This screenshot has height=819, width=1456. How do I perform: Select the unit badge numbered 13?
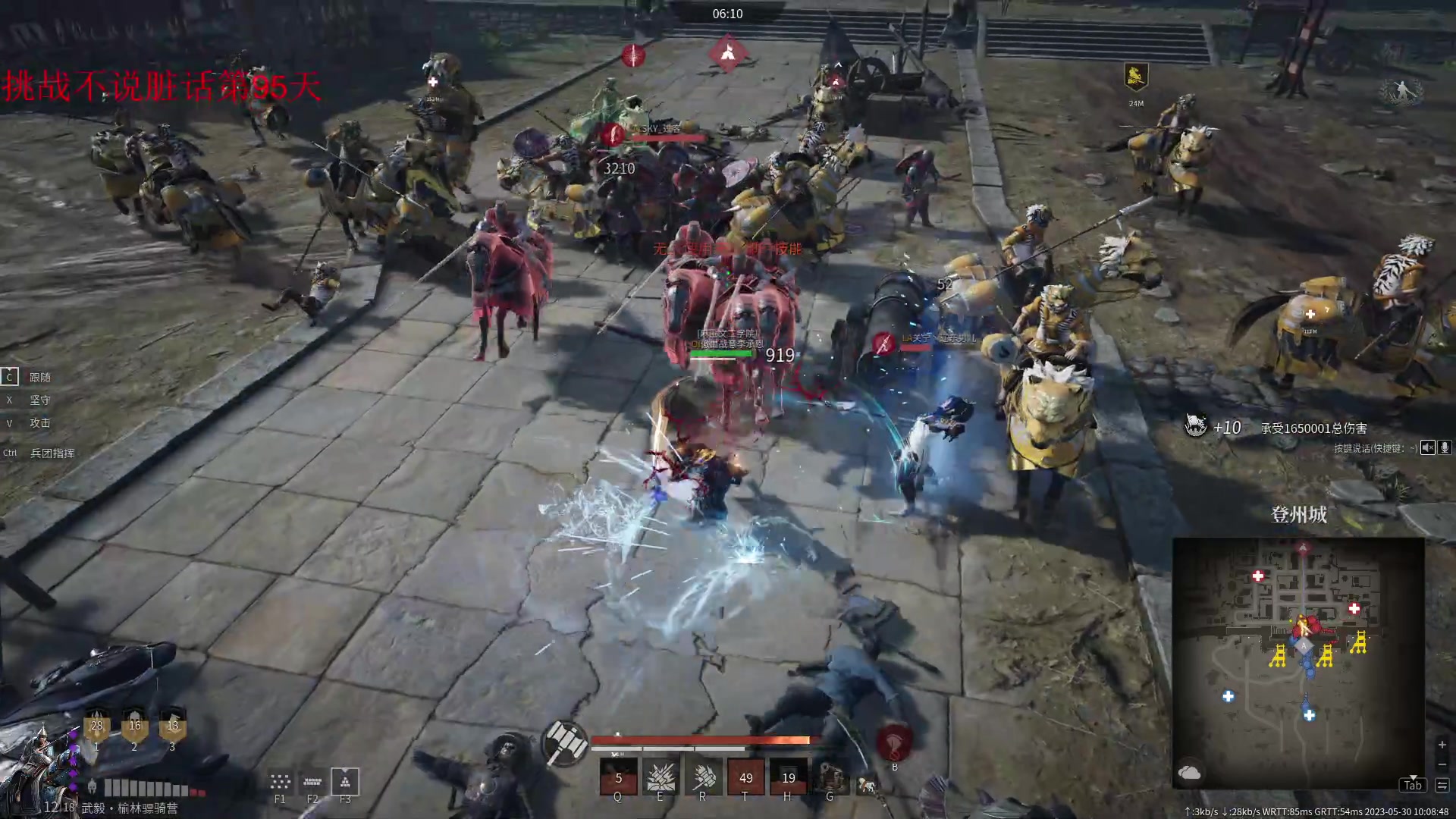172,726
